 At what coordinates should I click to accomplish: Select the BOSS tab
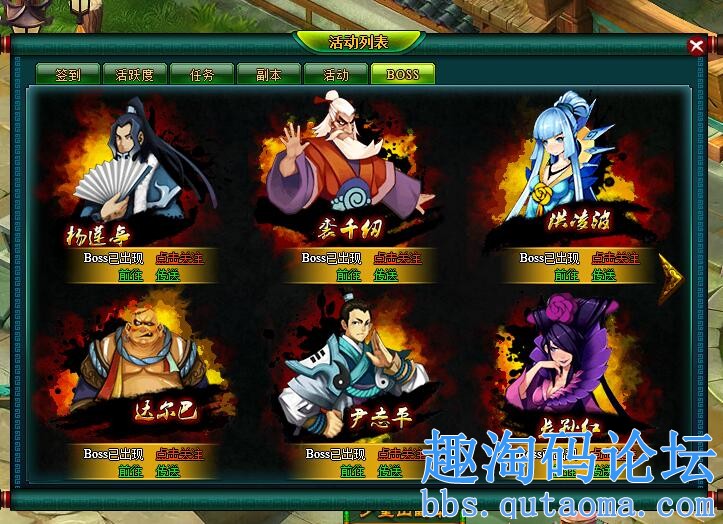tap(403, 74)
